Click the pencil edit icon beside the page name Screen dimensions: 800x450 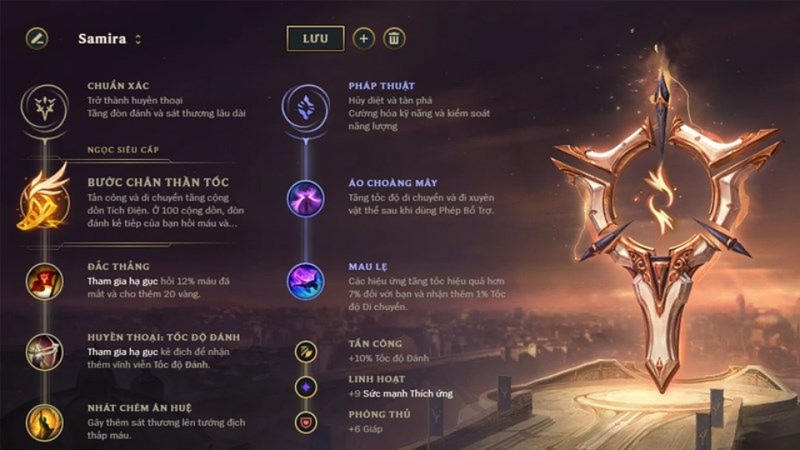(x=37, y=39)
